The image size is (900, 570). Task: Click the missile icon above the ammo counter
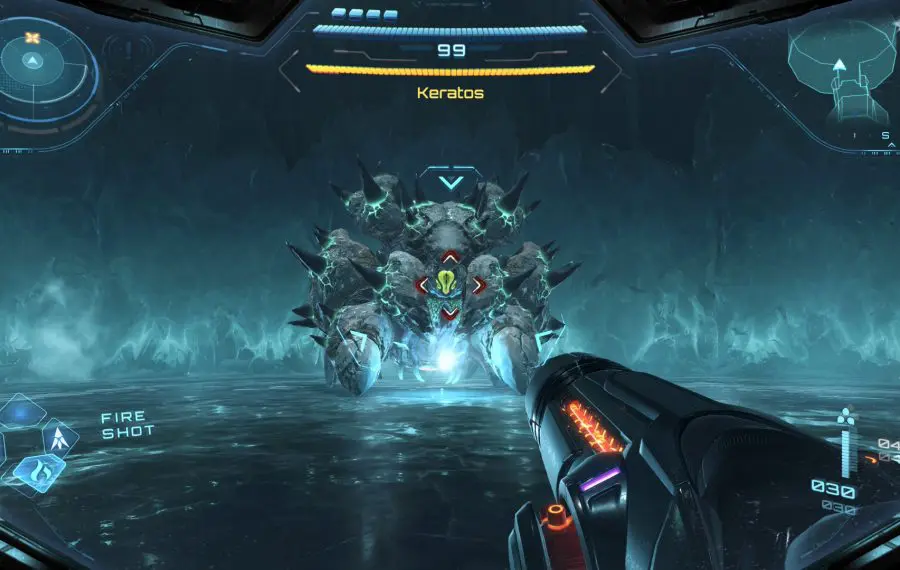pos(847,415)
